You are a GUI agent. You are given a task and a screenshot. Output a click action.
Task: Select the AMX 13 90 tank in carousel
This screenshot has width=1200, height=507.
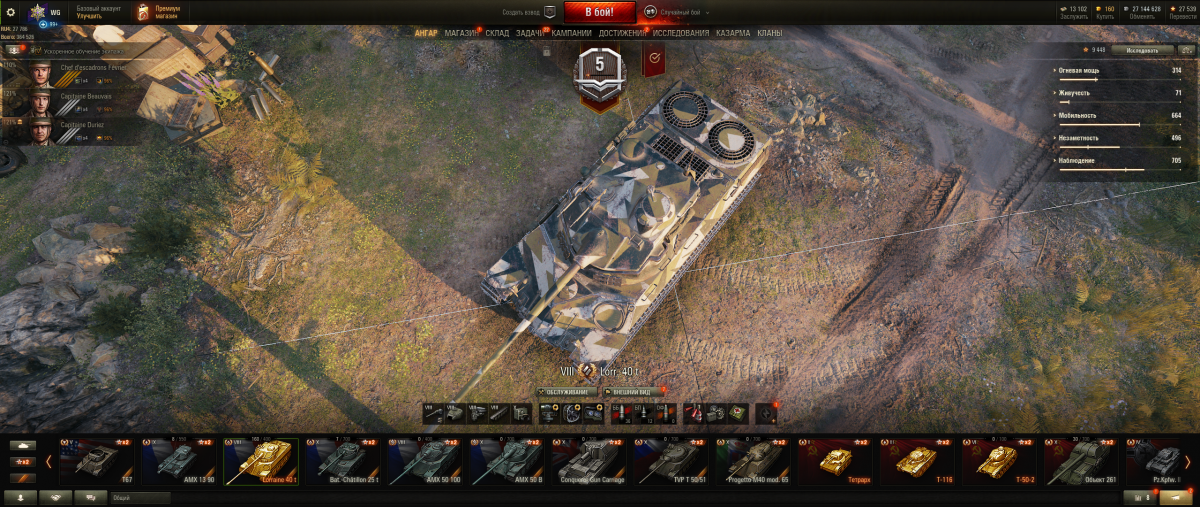click(178, 461)
